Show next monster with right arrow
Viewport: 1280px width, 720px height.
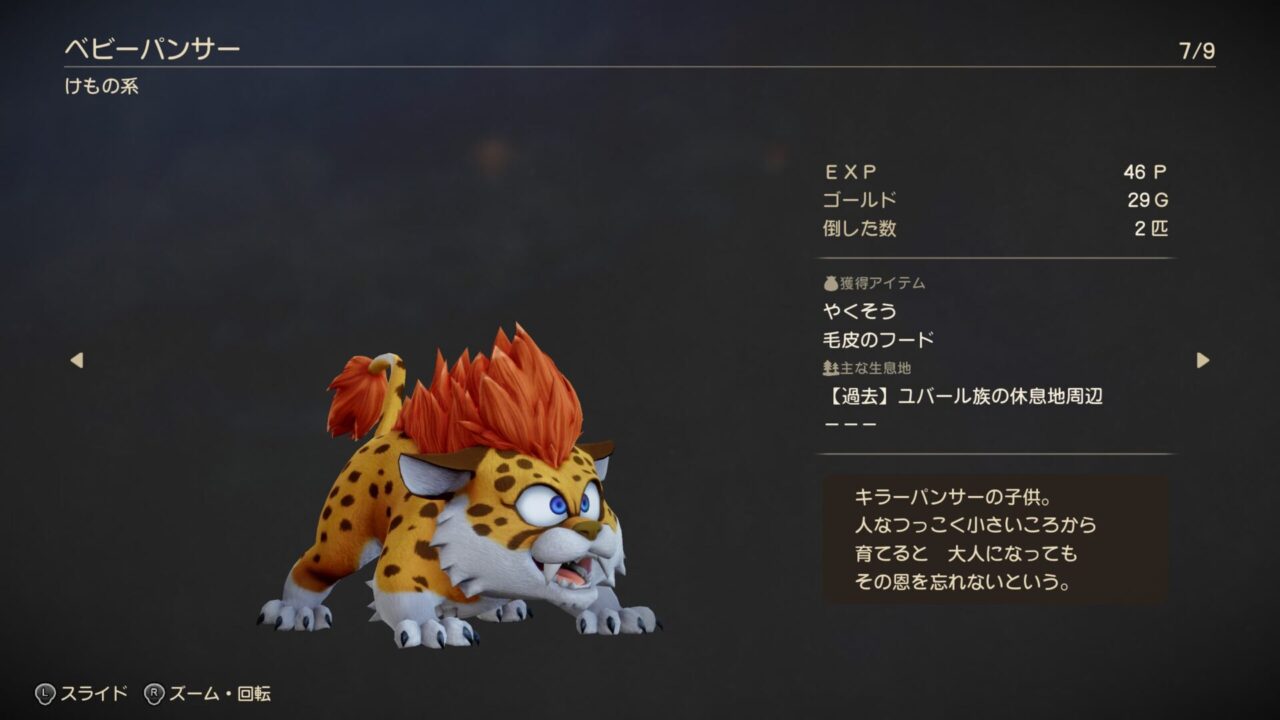[x=1202, y=360]
